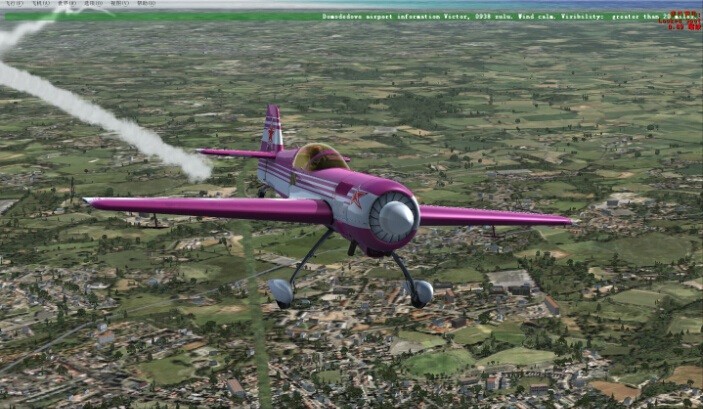This screenshot has width=703, height=409.
Task: Open the 选项 (Options) menu
Action: pos(92,3)
